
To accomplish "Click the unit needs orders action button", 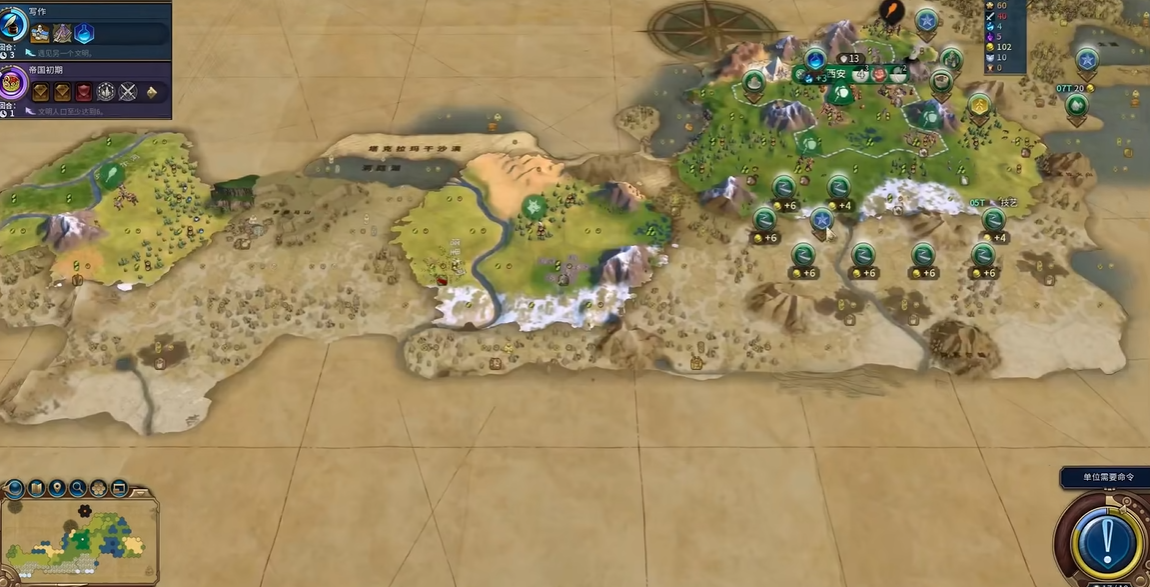I will [x=1105, y=541].
